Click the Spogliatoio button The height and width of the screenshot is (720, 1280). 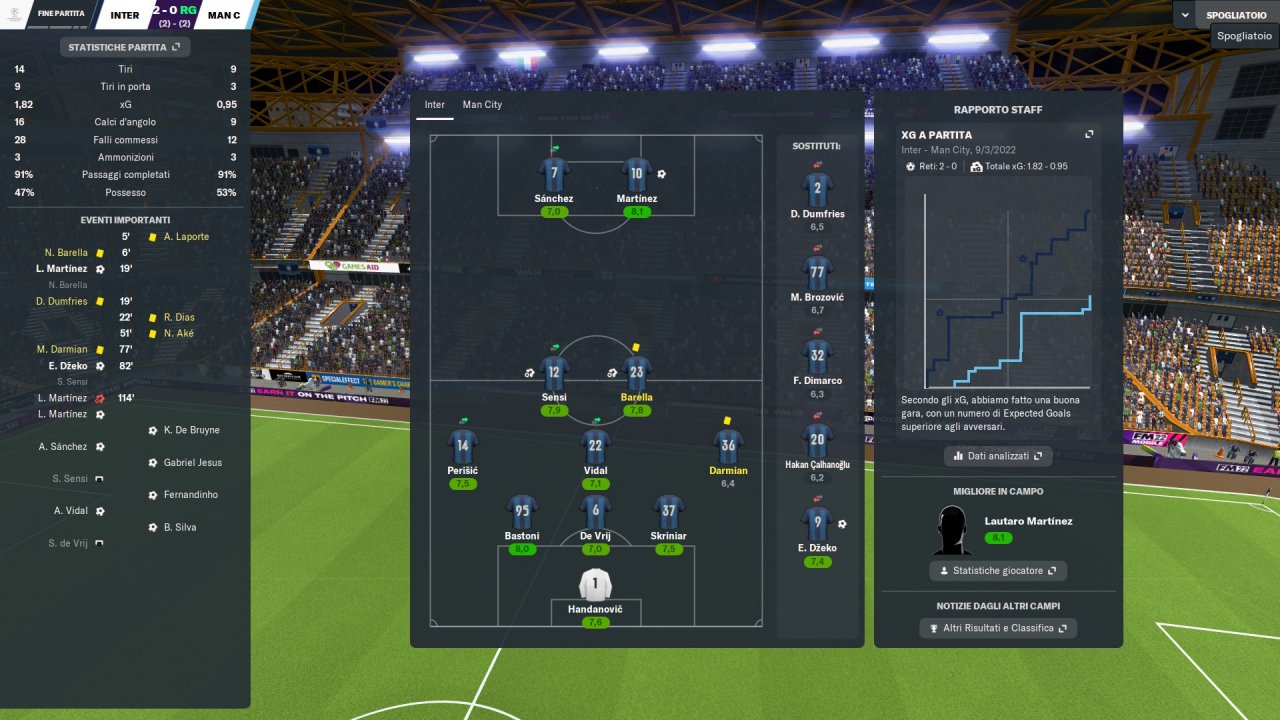[x=1236, y=15]
